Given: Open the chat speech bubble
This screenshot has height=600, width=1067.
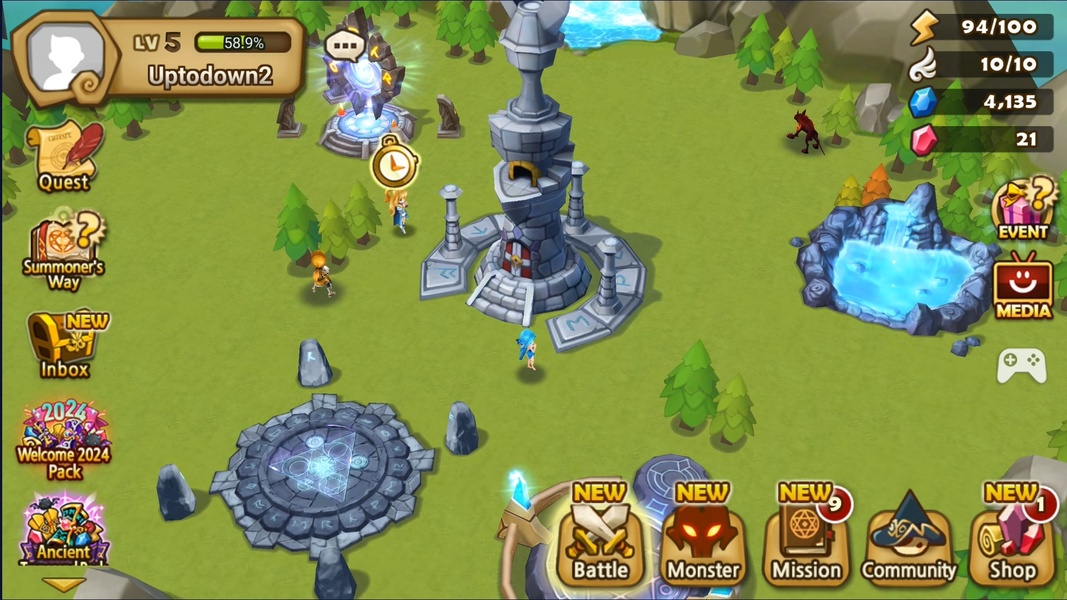Looking at the screenshot, I should click(345, 45).
